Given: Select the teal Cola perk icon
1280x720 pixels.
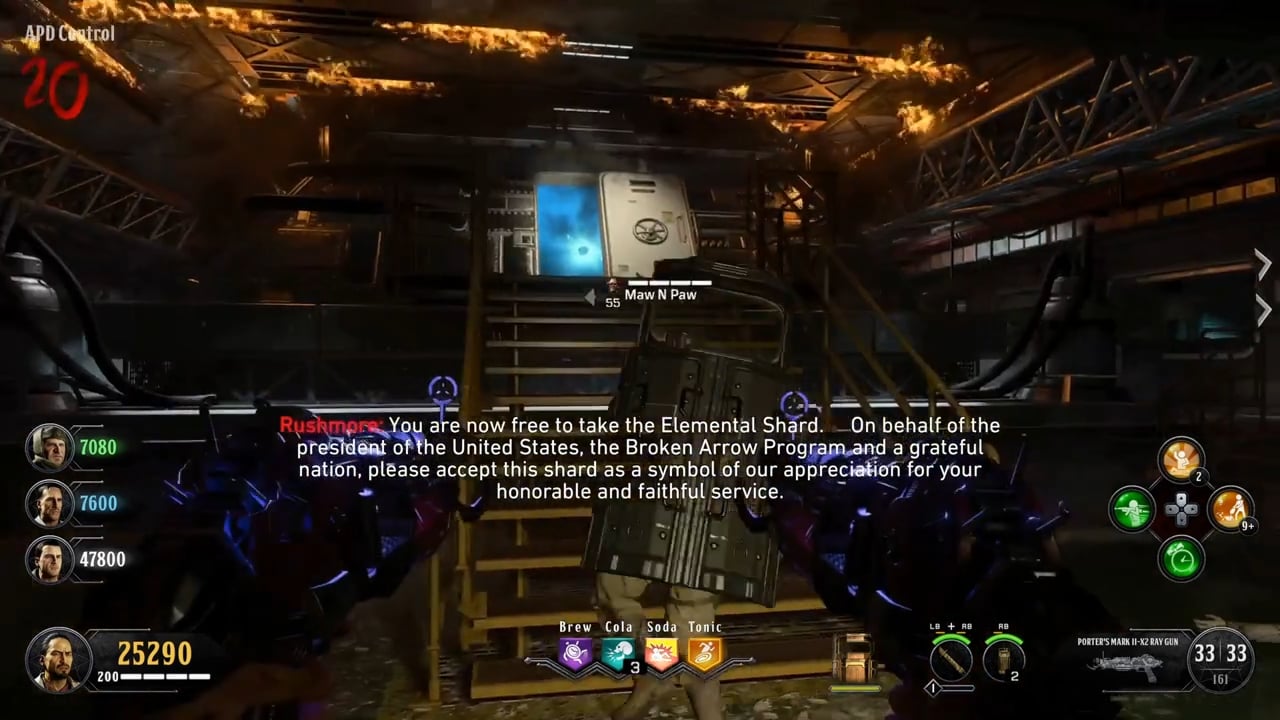Looking at the screenshot, I should 618,655.
